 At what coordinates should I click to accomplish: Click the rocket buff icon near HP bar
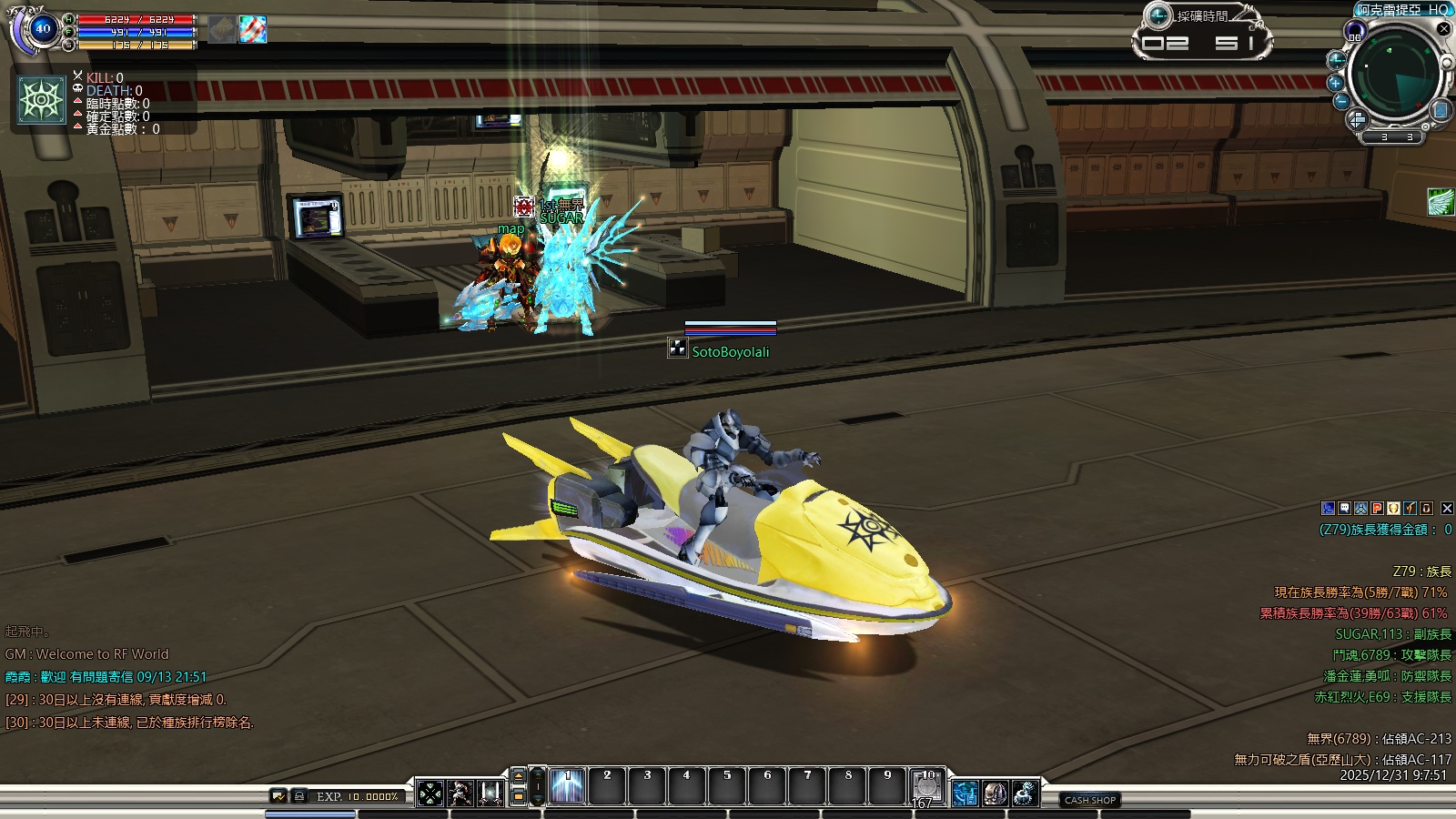click(253, 29)
